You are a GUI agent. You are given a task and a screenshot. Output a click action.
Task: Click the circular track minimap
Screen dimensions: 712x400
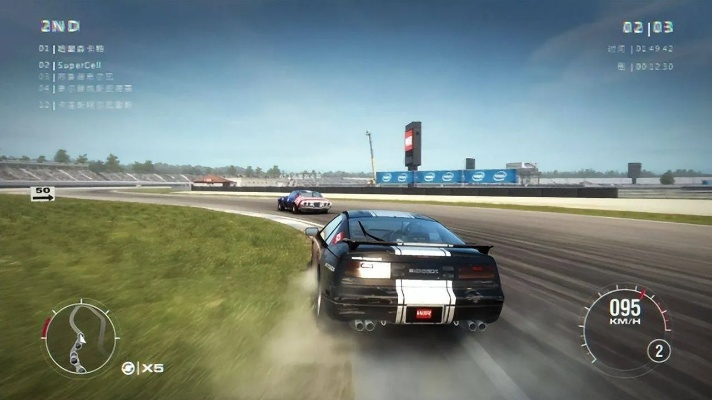pos(80,337)
